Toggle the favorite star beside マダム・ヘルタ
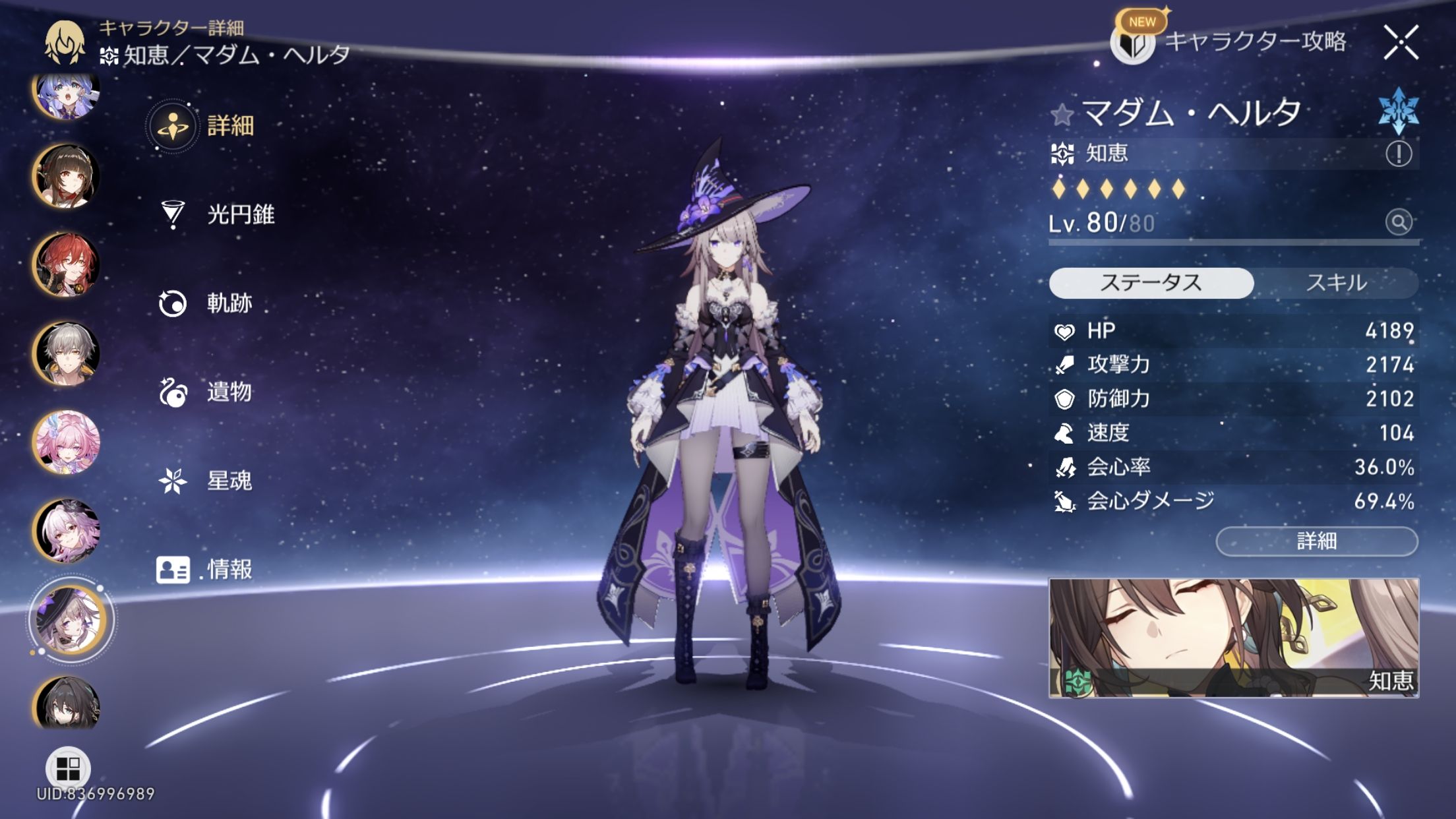Screen dimensions: 1456x819 [1062, 115]
